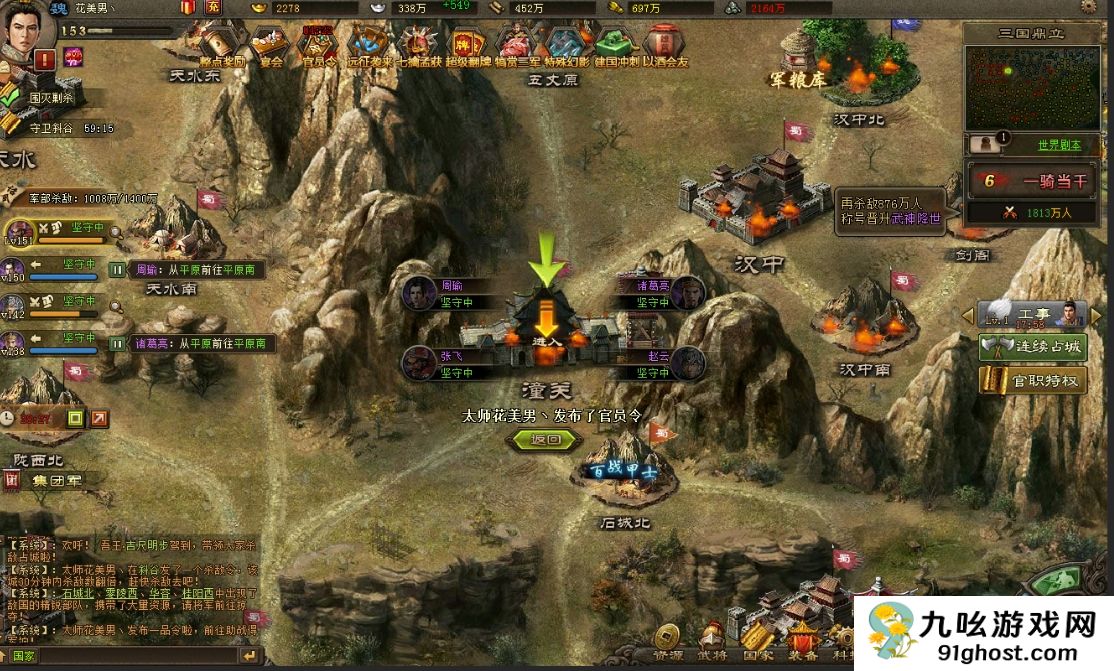Activate the 连续占城 continuous capture button
The width and height of the screenshot is (1114, 671).
(x=1033, y=348)
